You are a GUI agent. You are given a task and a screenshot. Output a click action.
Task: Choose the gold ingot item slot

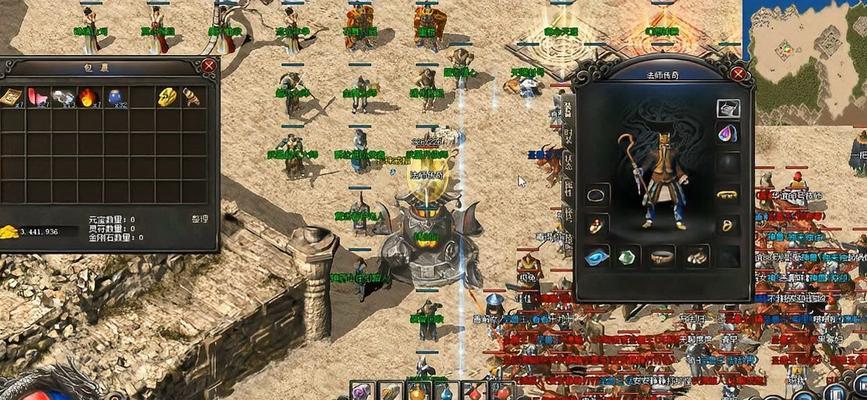pos(166,97)
